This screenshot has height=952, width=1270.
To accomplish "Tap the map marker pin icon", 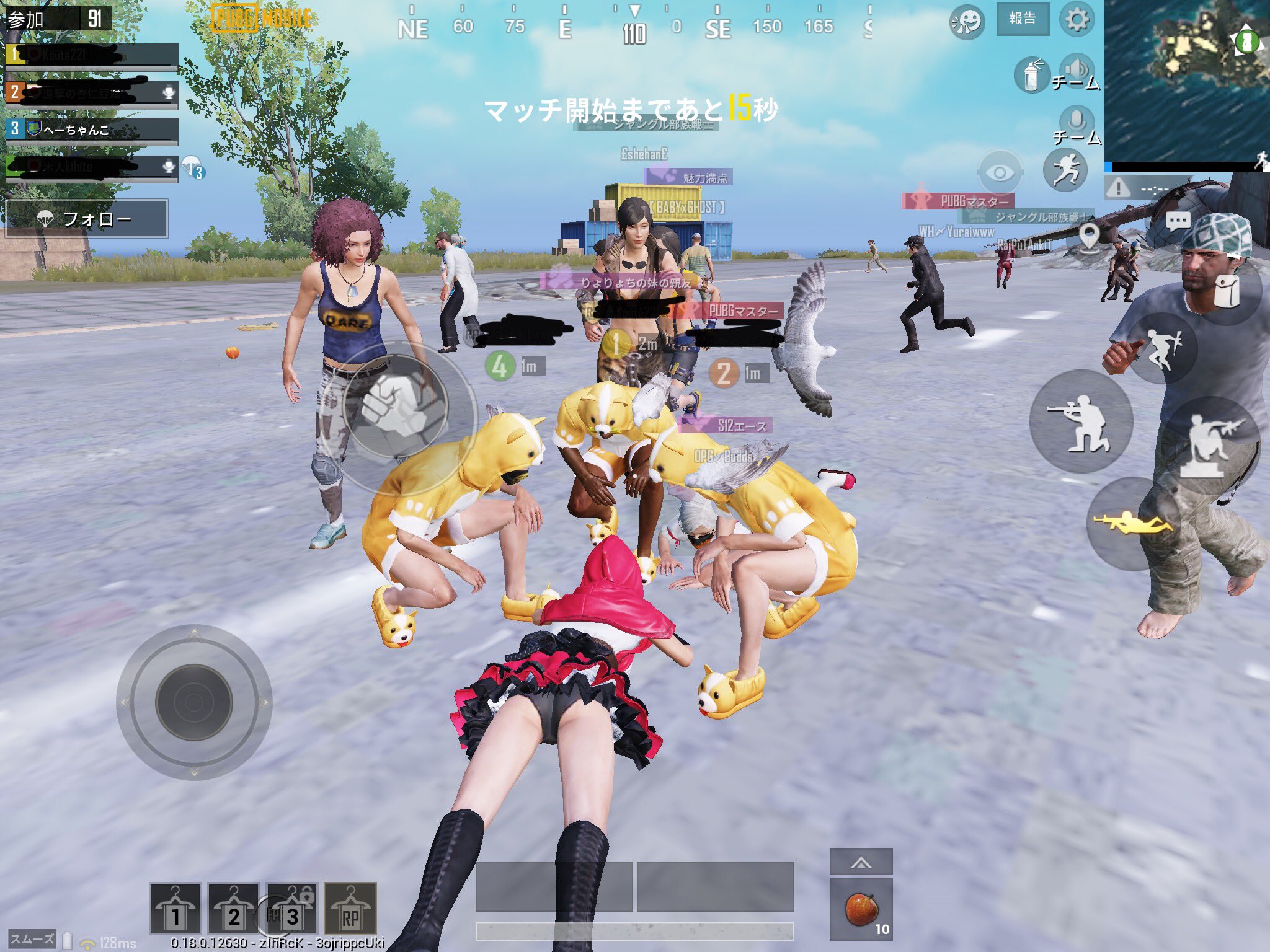I will pyautogui.click(x=1090, y=236).
